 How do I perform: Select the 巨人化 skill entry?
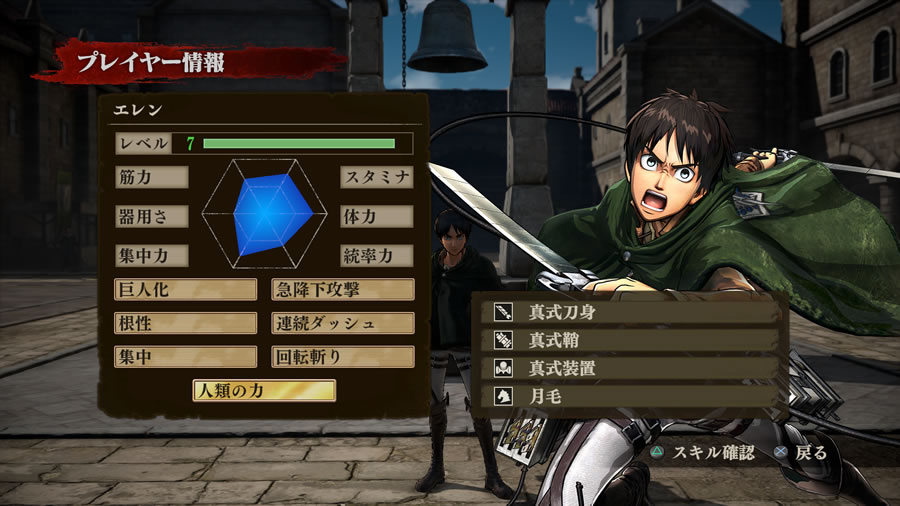[185, 290]
